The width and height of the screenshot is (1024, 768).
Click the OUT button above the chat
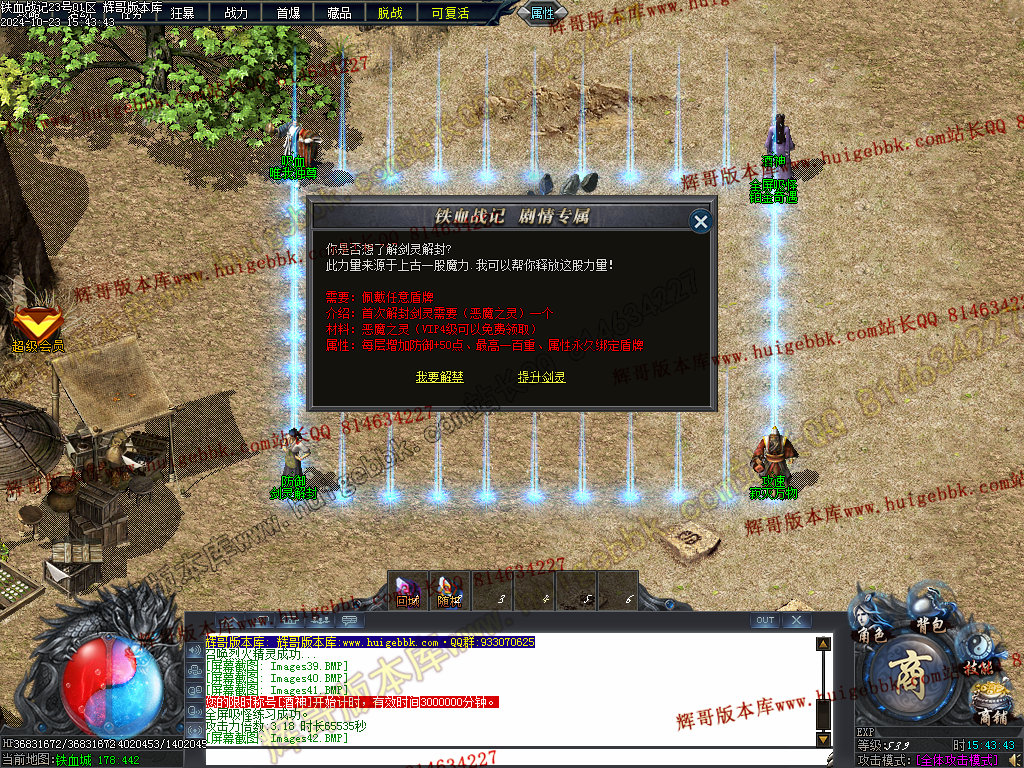pyautogui.click(x=765, y=620)
